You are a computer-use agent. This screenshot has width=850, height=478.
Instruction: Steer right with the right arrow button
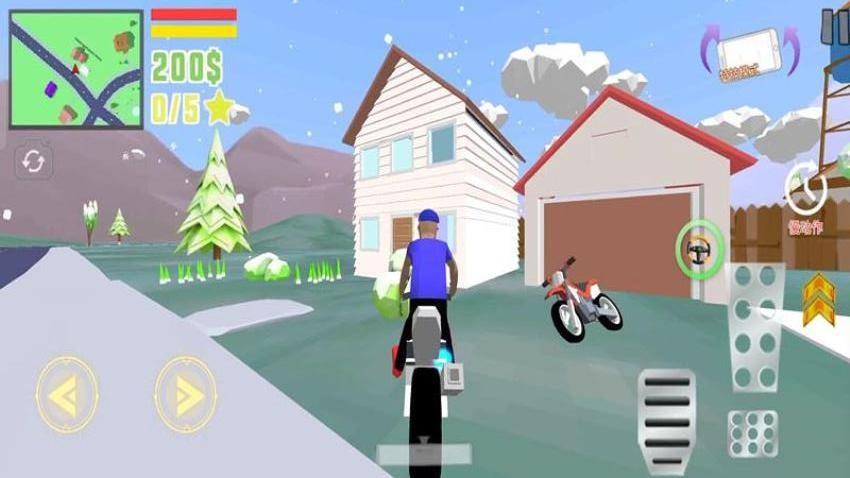185,395
